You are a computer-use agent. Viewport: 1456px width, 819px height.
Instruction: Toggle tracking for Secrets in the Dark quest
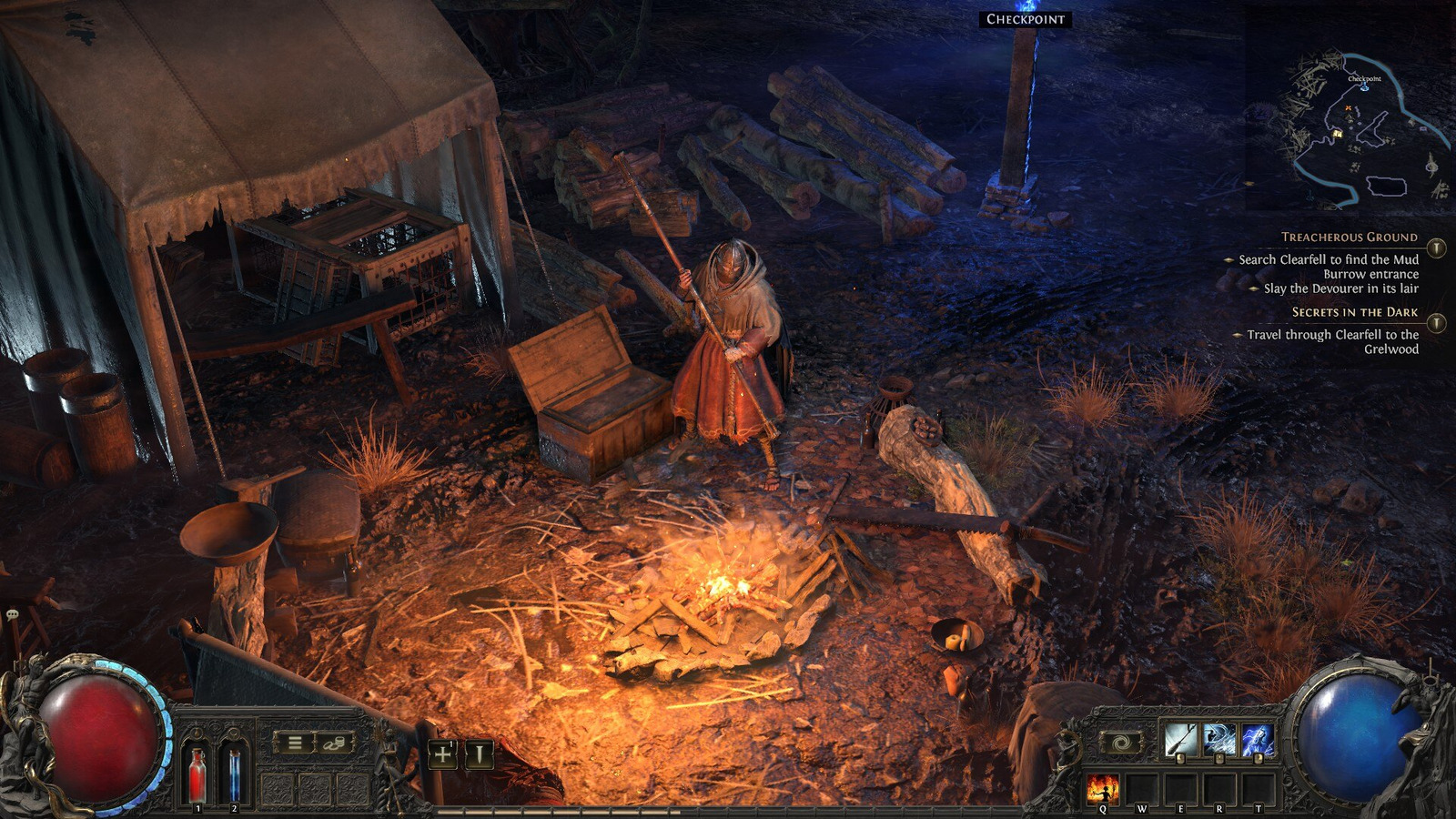click(1436, 324)
